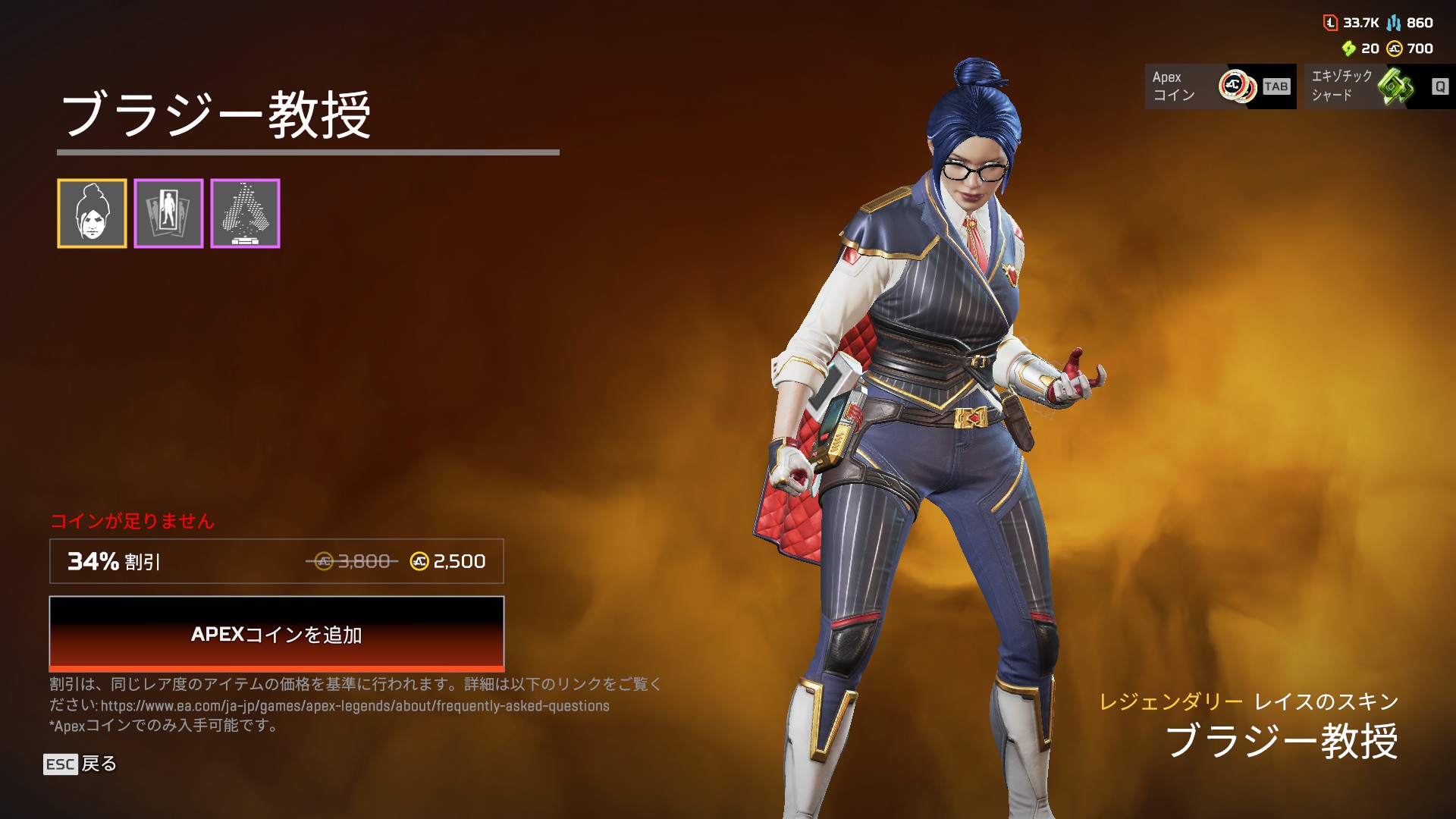Open the エキゾチックシャード button

(x=1379, y=86)
